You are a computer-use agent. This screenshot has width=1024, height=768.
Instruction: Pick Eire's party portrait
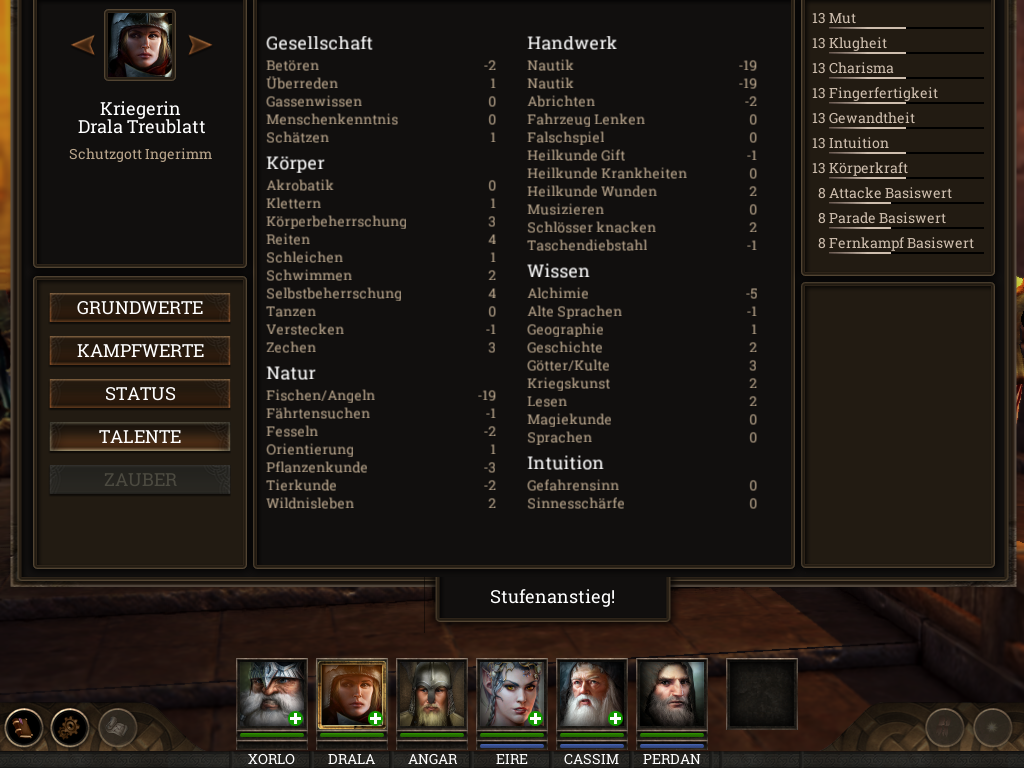point(512,694)
